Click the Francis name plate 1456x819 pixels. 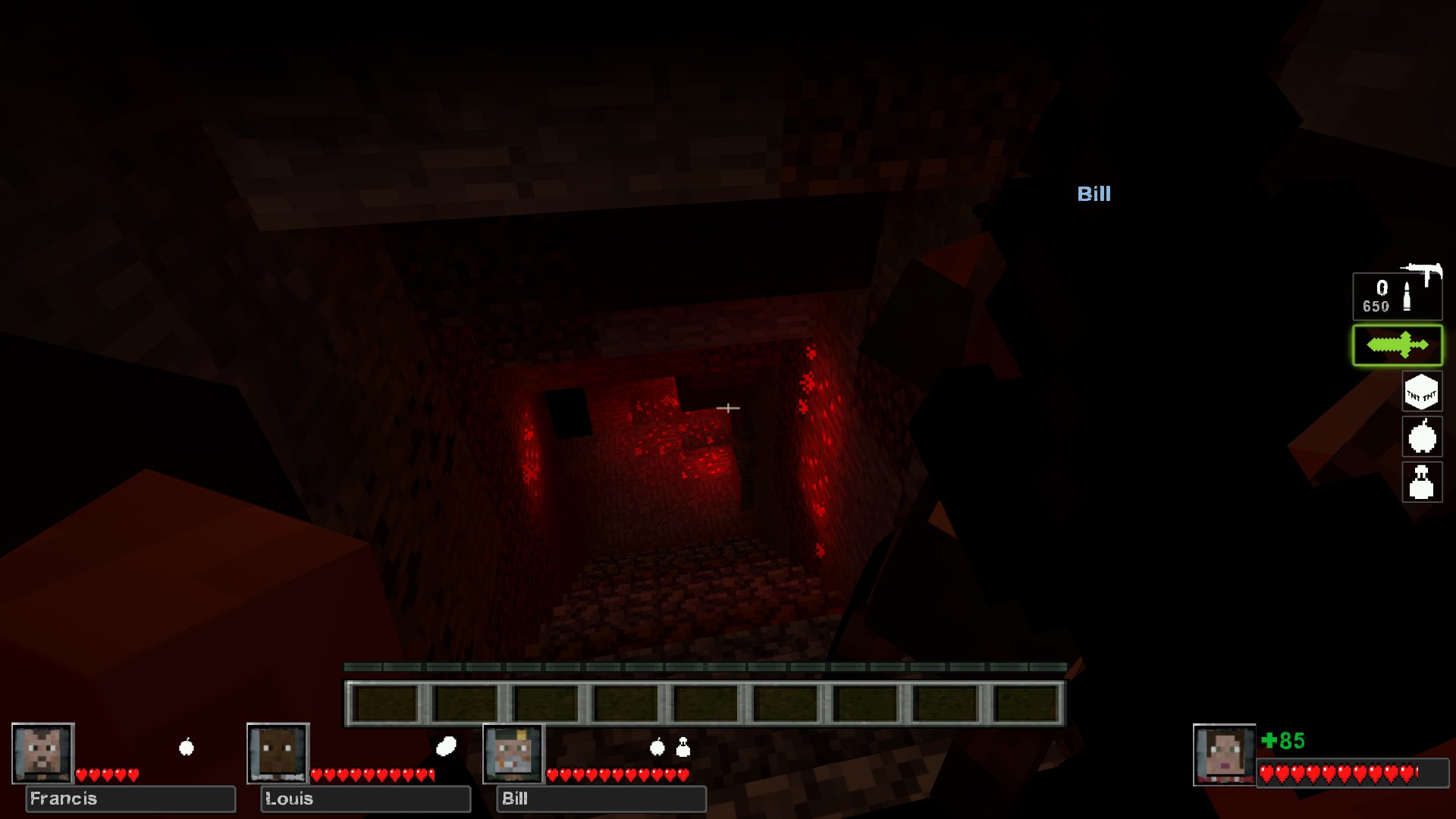130,799
